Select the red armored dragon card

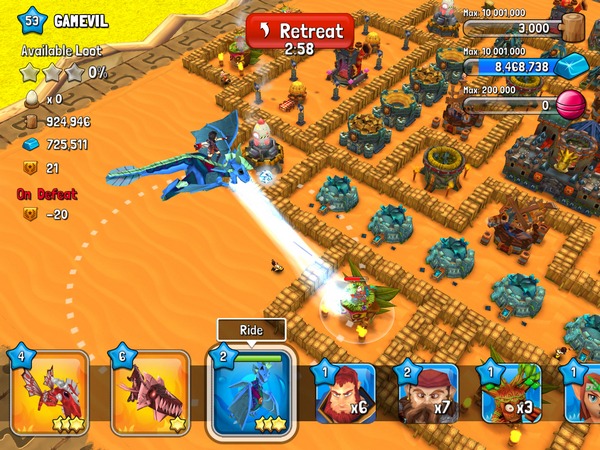tap(45, 392)
